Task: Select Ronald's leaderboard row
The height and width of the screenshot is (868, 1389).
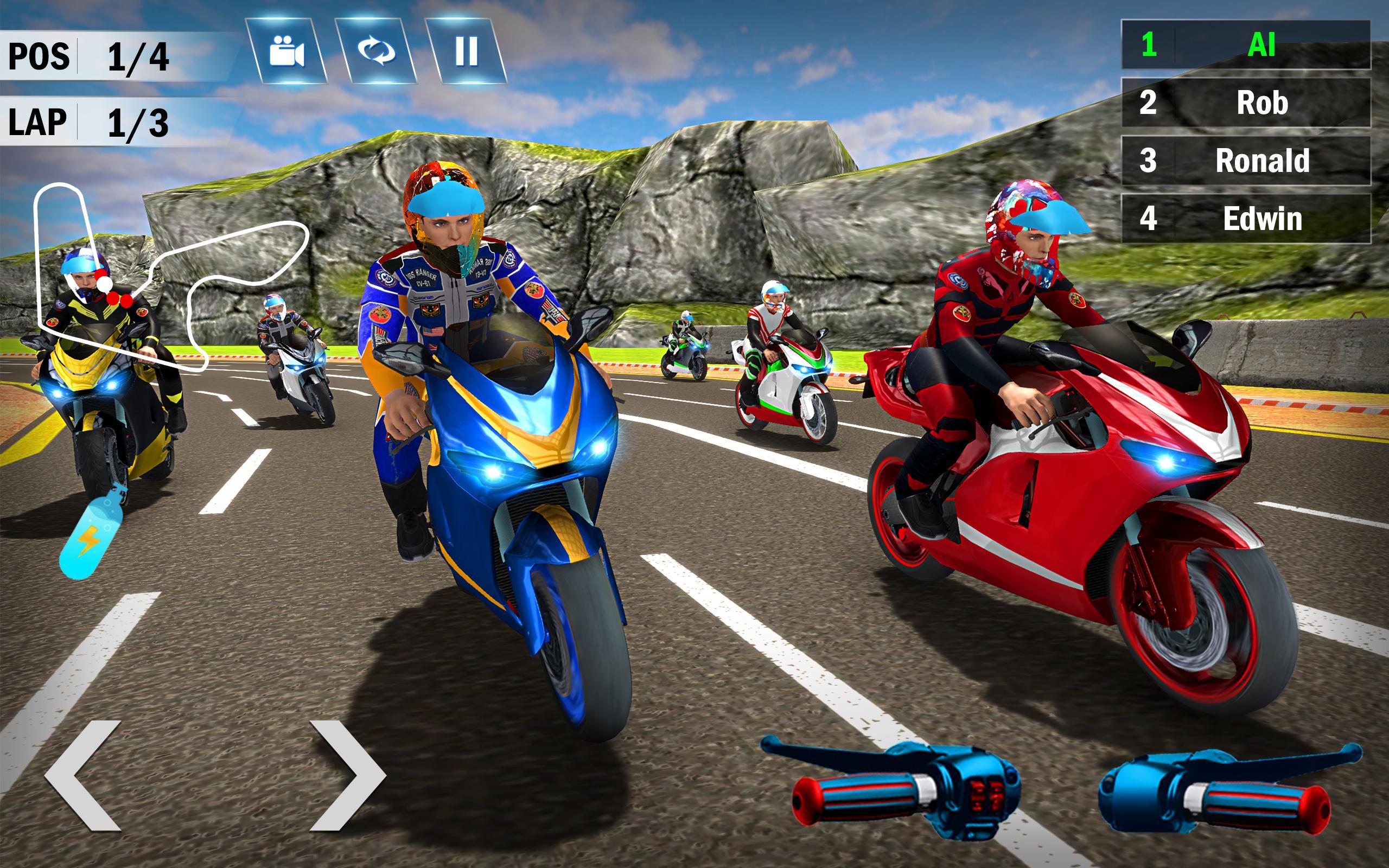Action: click(1246, 161)
